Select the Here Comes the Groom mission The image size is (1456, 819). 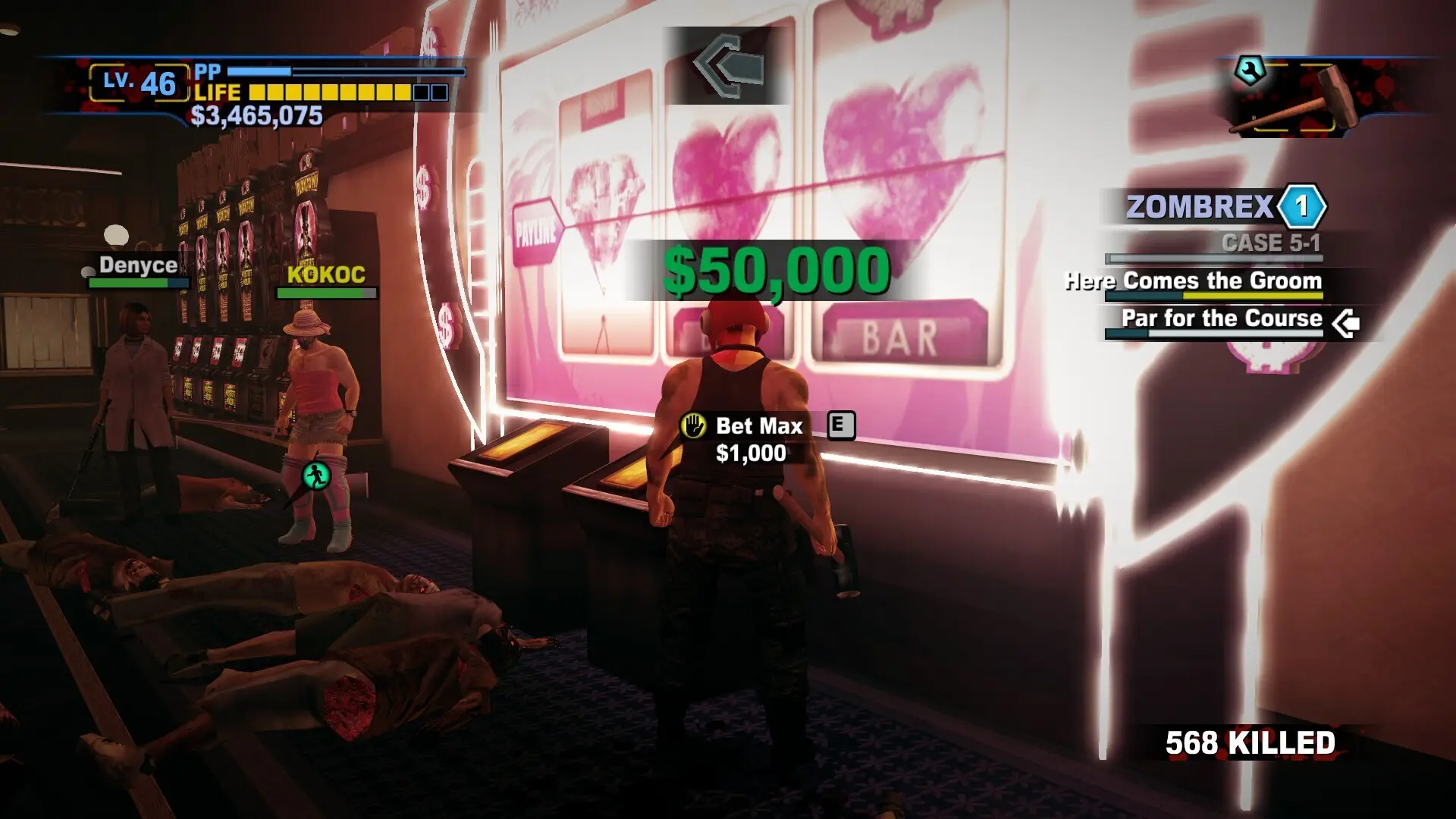(1194, 281)
